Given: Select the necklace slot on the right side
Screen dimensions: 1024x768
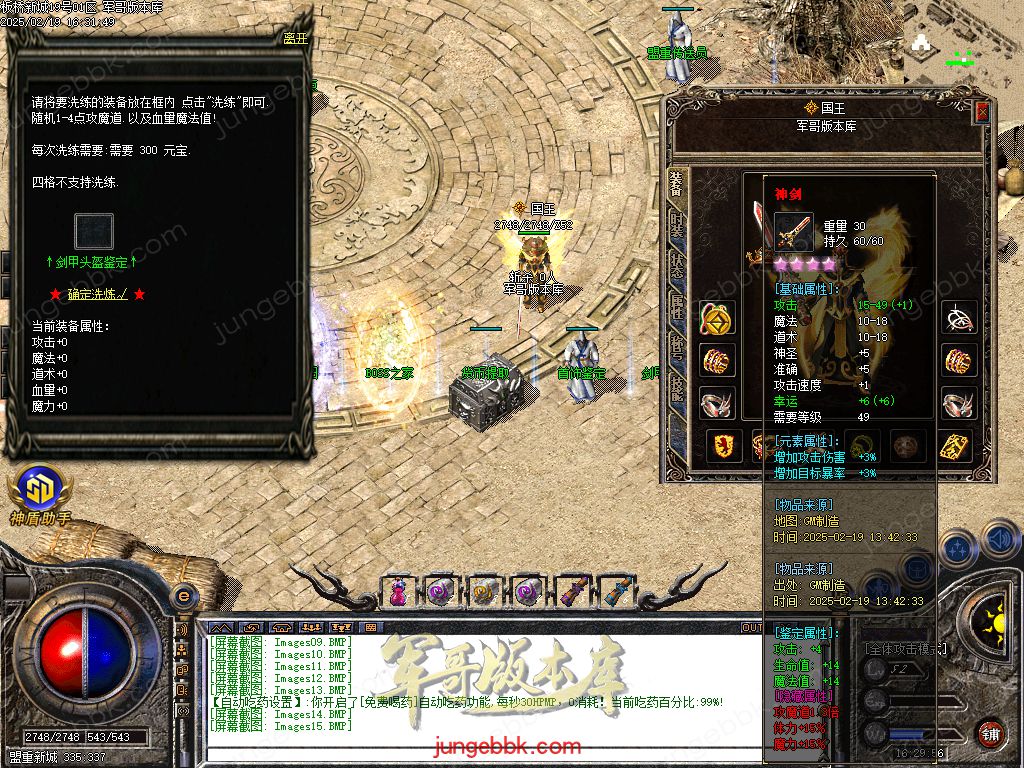Looking at the screenshot, I should click(959, 318).
